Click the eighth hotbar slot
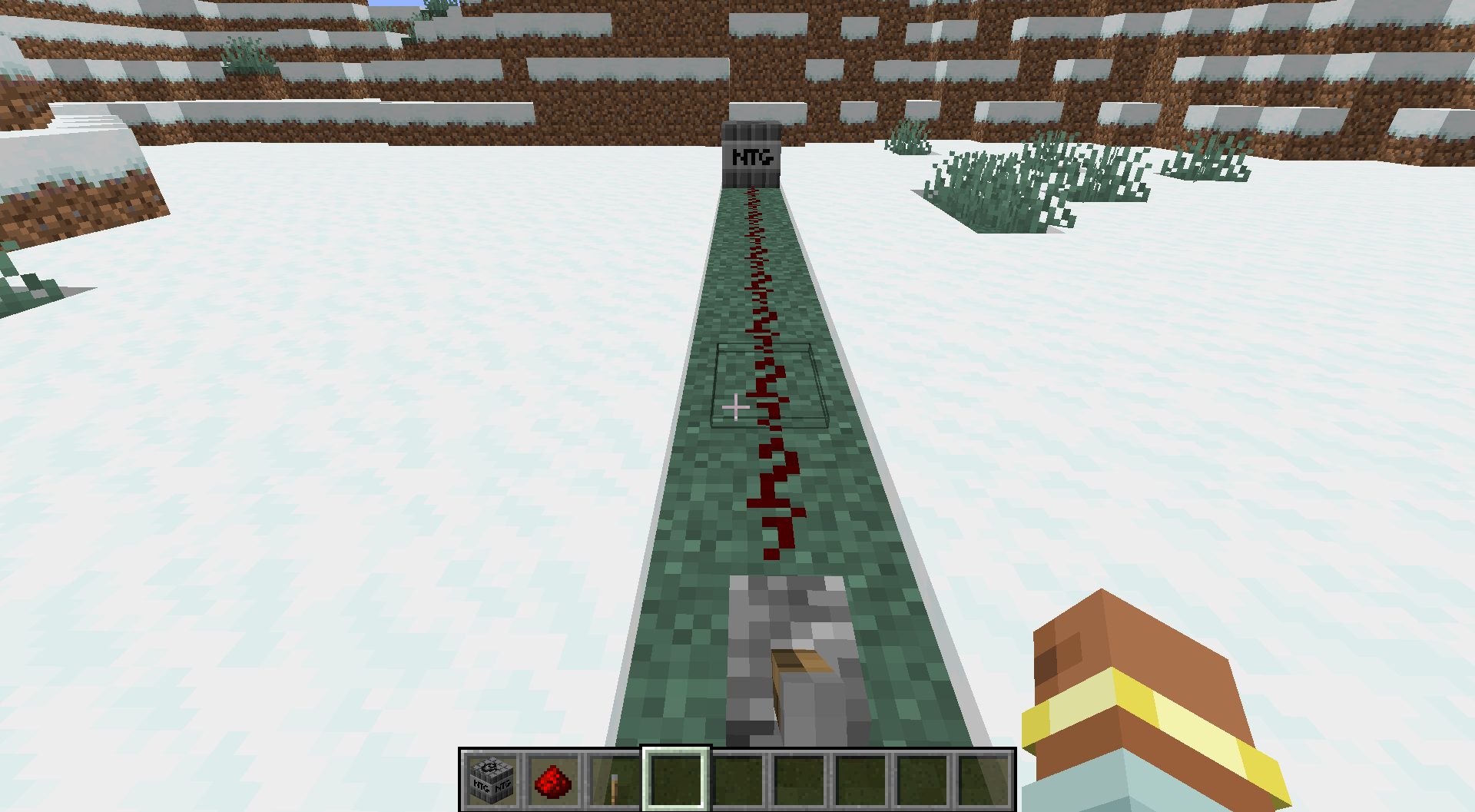 pyautogui.click(x=920, y=782)
